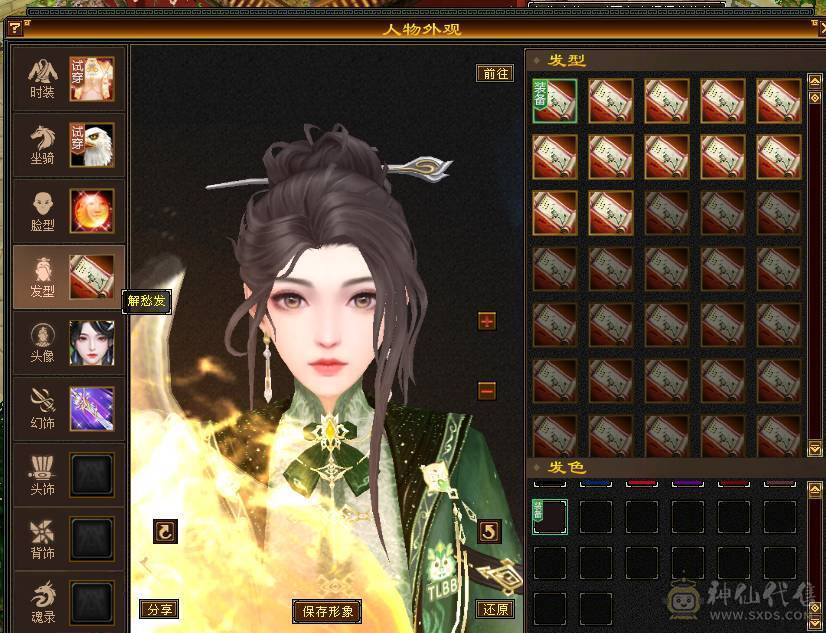The image size is (826, 633).
Task: Click the 前往 go-to button
Action: click(495, 73)
